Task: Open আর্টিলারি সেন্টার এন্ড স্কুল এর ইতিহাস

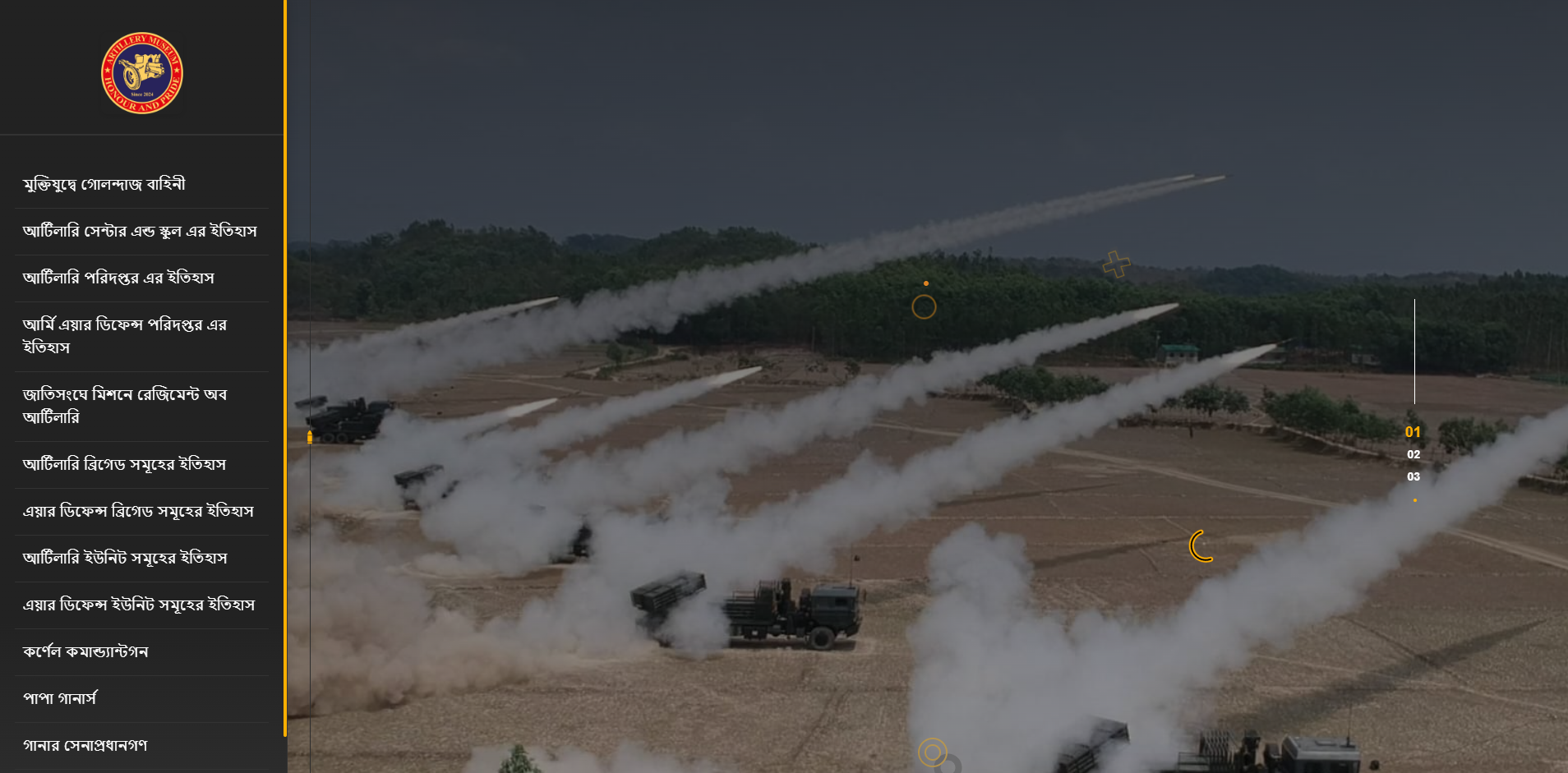Action: [x=140, y=231]
